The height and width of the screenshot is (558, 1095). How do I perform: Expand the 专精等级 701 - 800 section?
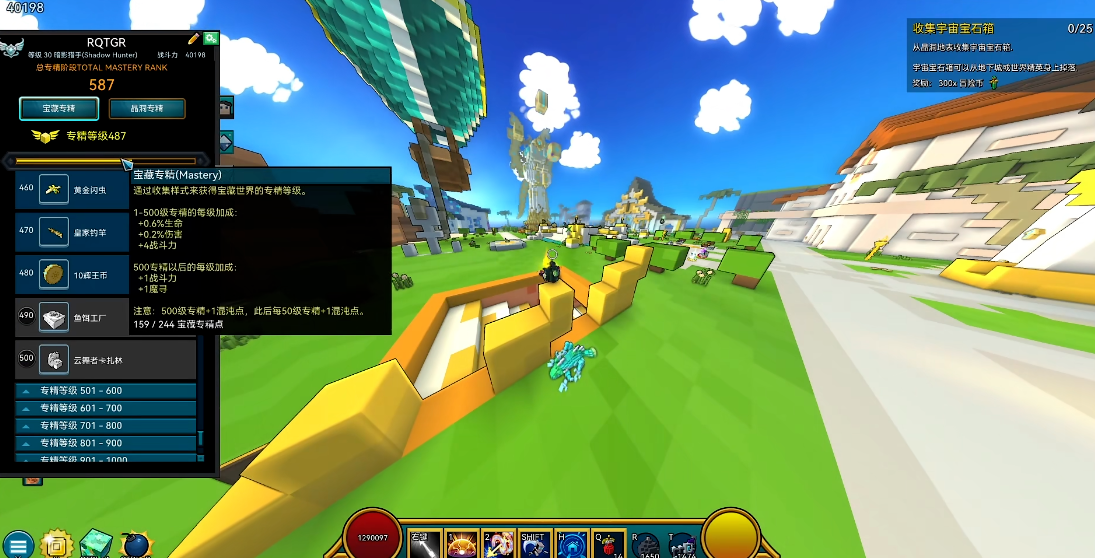(x=105, y=426)
